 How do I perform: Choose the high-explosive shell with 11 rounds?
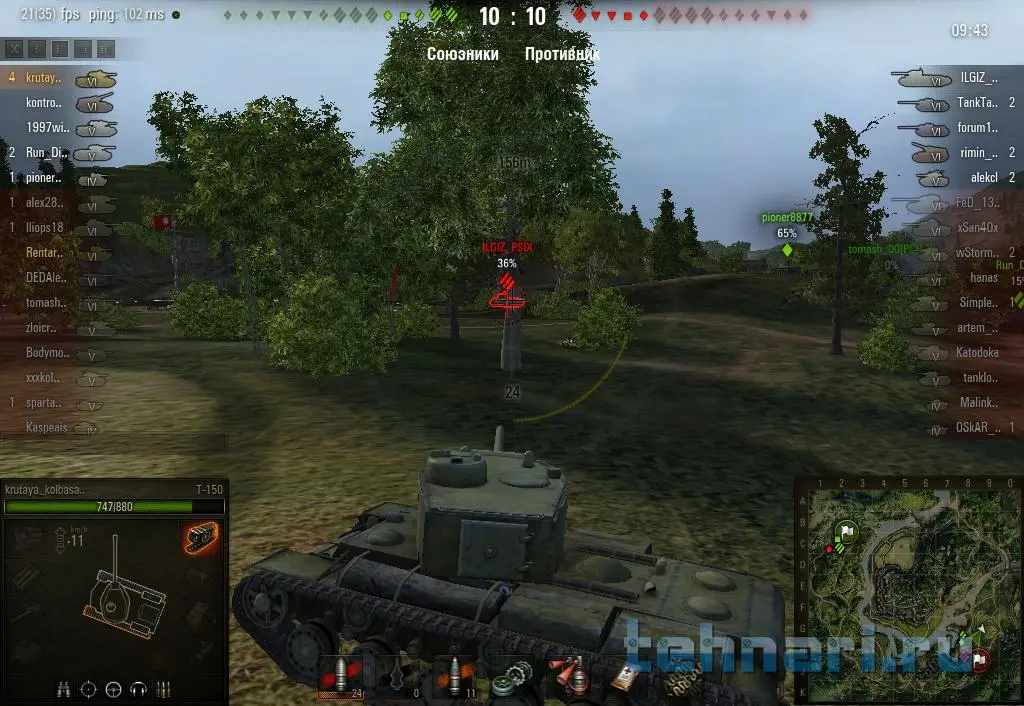[456, 676]
